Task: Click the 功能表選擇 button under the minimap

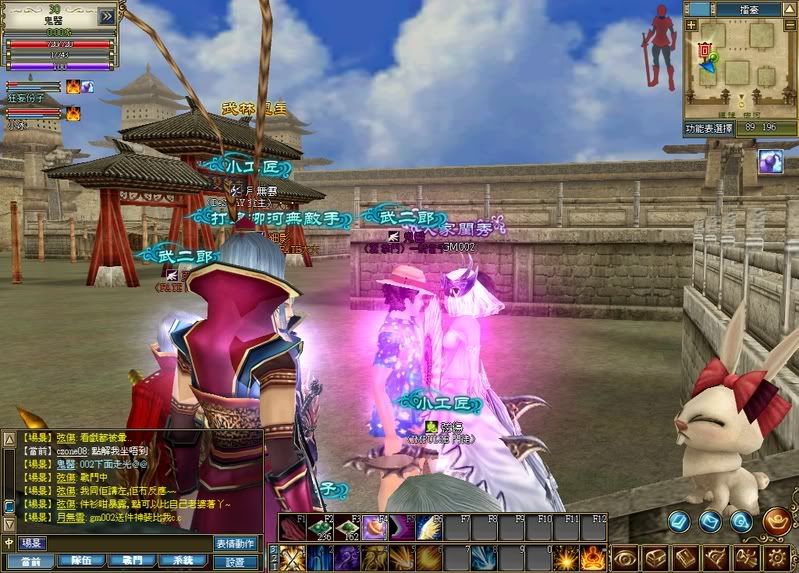Action: point(708,128)
